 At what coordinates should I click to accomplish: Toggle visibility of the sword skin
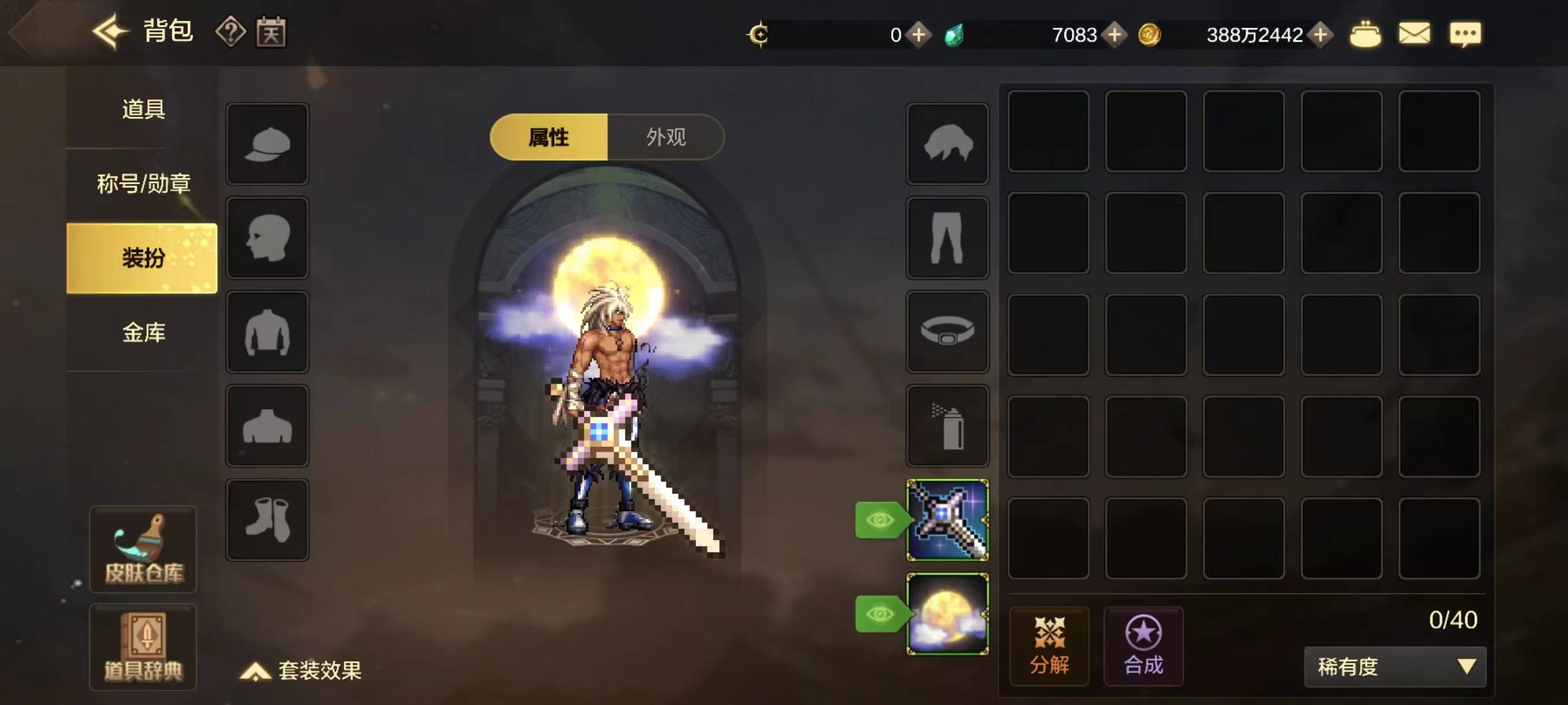point(879,520)
